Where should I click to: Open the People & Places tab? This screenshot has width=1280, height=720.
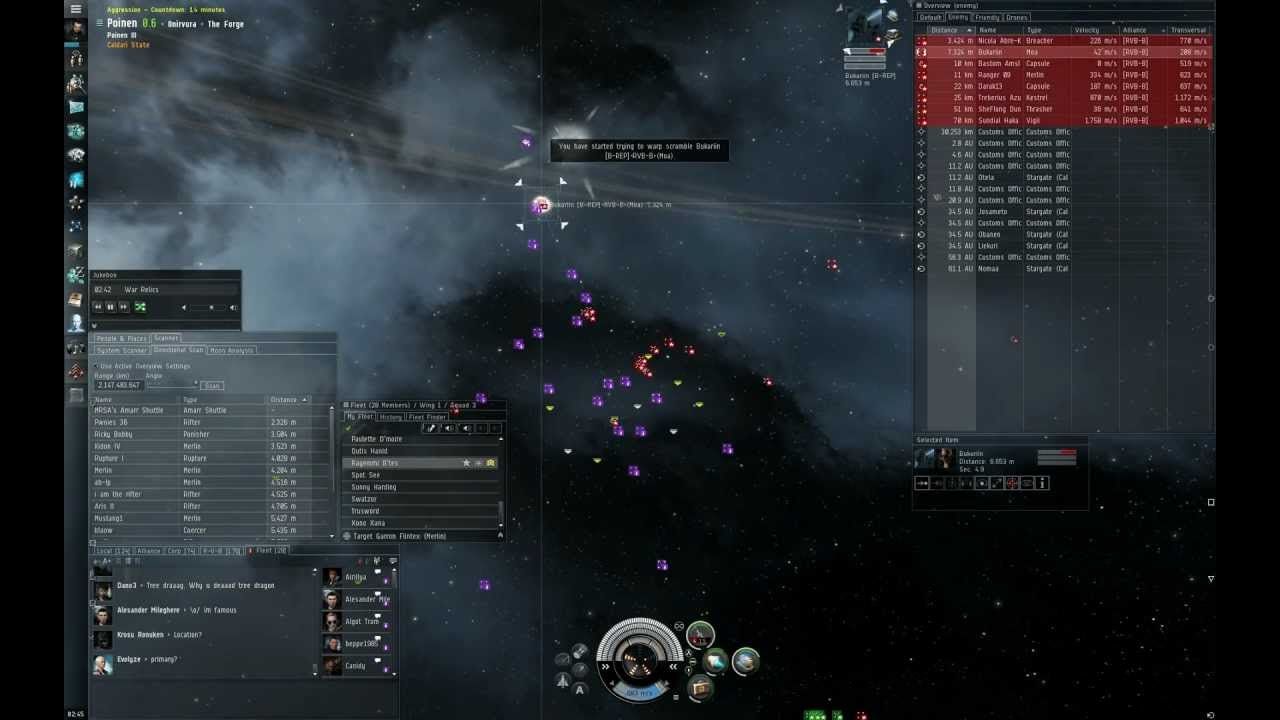point(121,339)
